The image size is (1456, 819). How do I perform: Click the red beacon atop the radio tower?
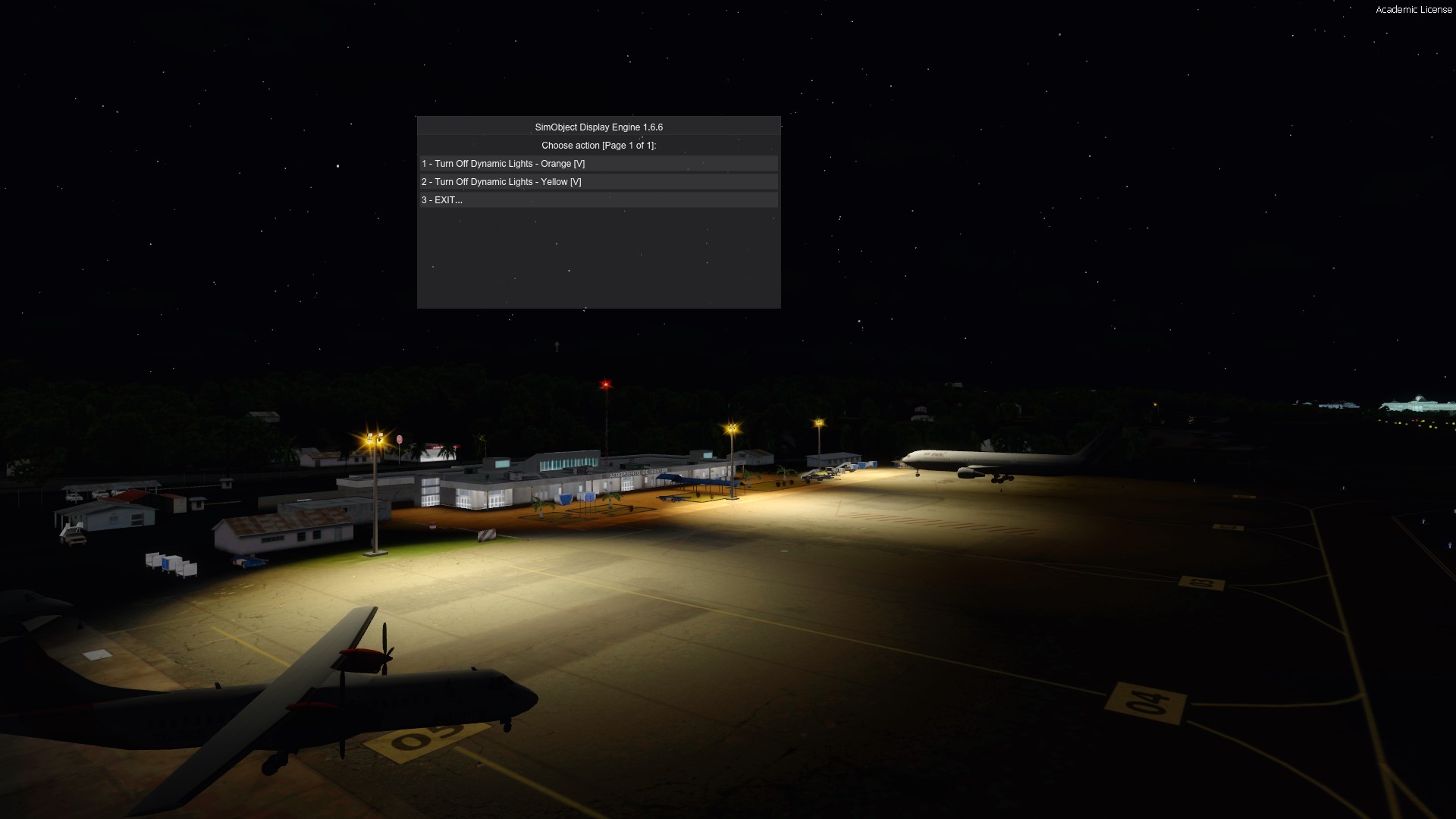tap(604, 384)
